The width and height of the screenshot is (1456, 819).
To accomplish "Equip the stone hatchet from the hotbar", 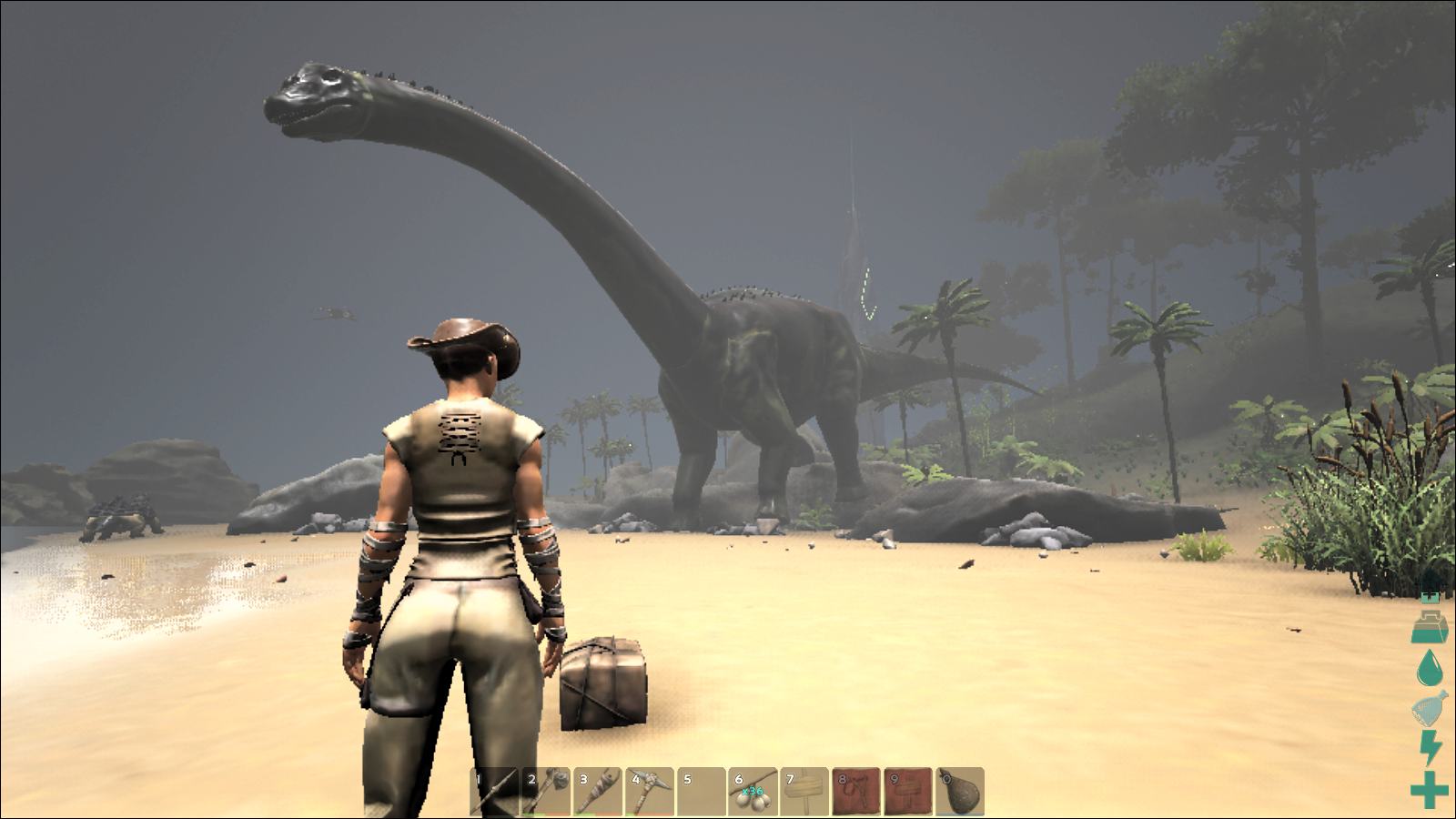I will coord(546,792).
